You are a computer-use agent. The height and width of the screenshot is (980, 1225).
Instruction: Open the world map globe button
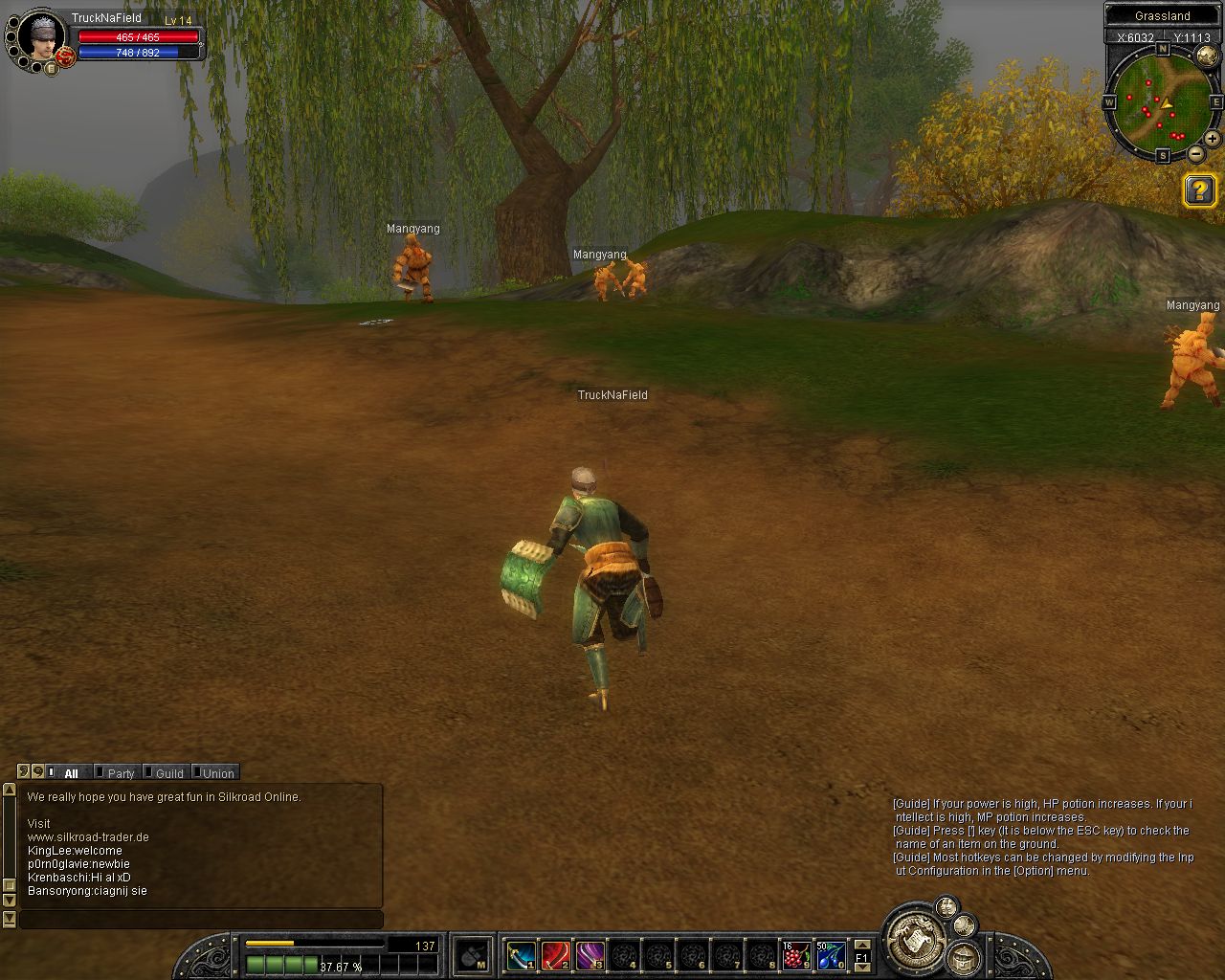(1207, 55)
